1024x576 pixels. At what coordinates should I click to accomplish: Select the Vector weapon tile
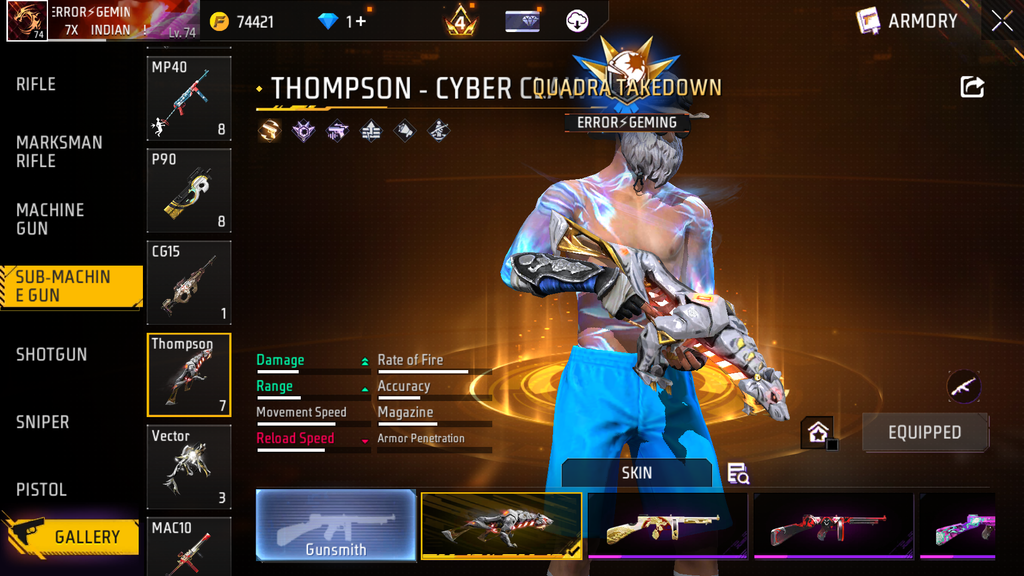[189, 467]
